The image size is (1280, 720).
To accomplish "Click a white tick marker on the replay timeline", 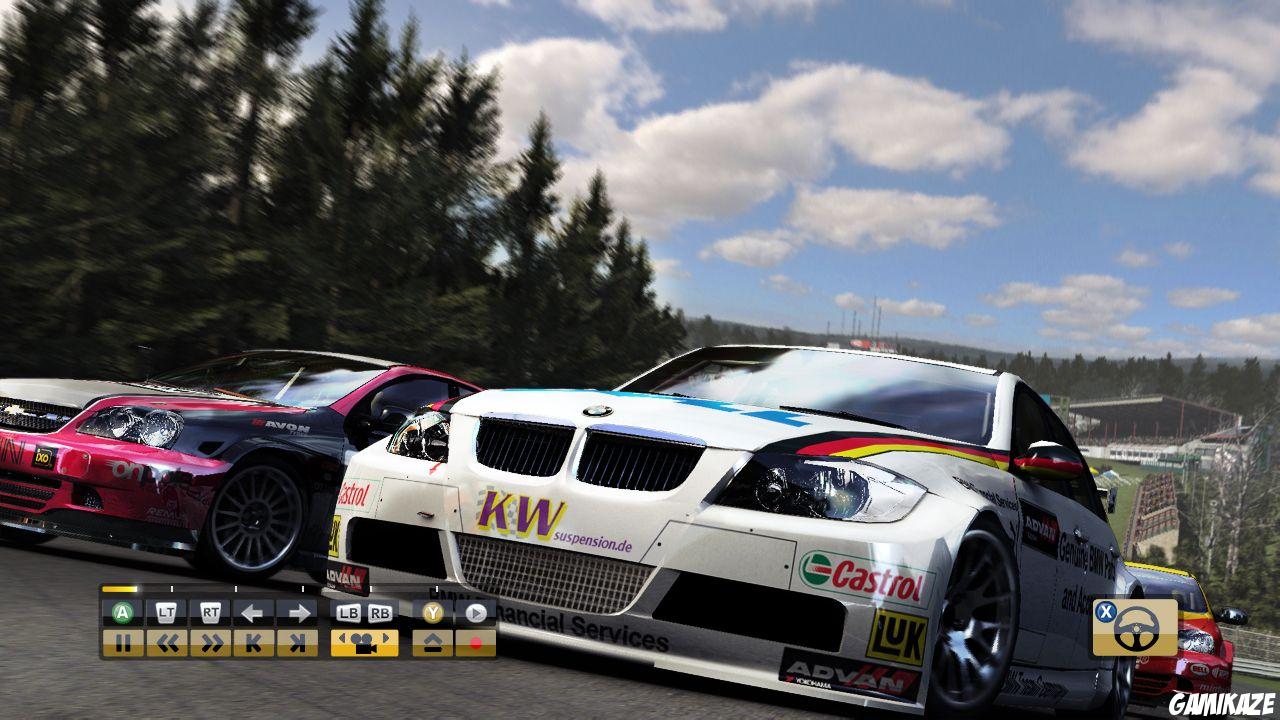I will tap(172, 589).
